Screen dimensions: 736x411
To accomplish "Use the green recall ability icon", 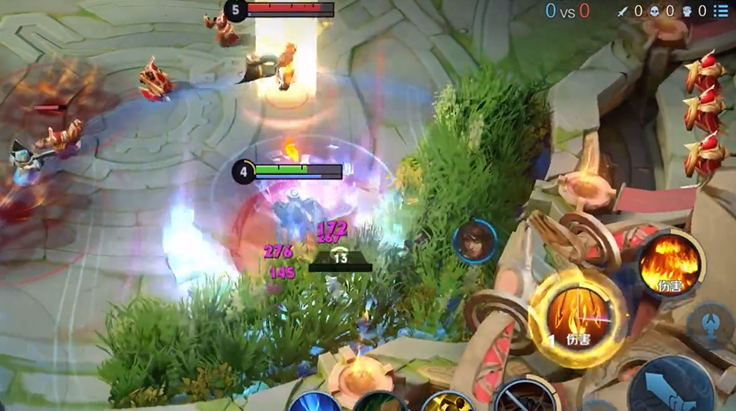I will tap(380, 403).
